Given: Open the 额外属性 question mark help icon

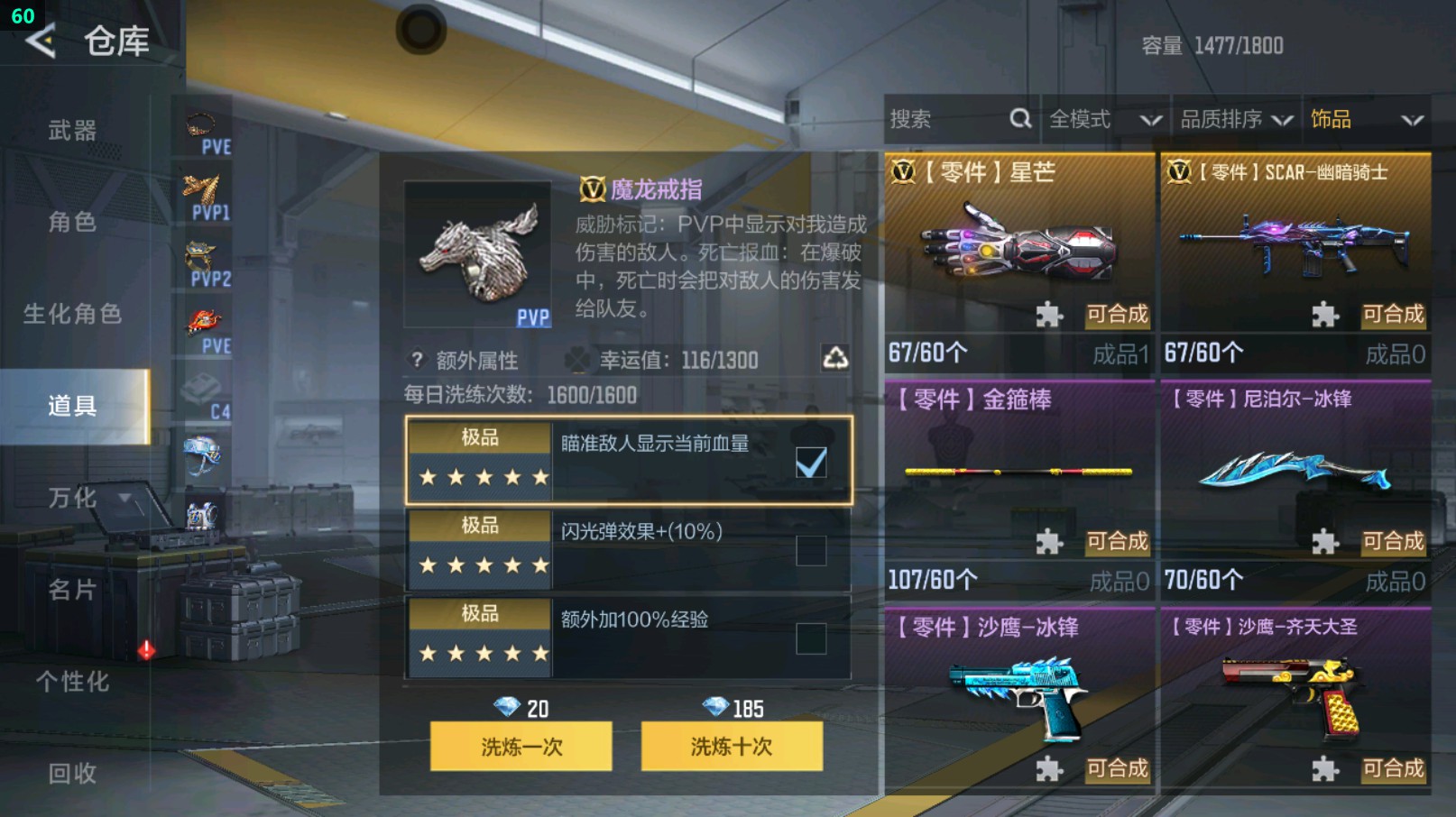Looking at the screenshot, I should [x=415, y=359].
